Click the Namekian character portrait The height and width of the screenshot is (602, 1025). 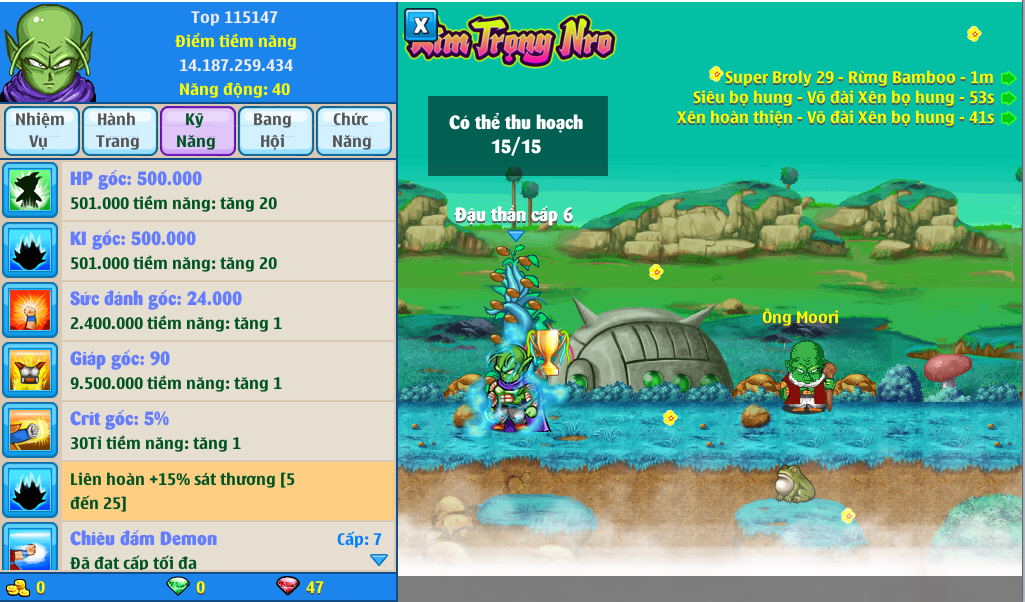click(x=48, y=52)
